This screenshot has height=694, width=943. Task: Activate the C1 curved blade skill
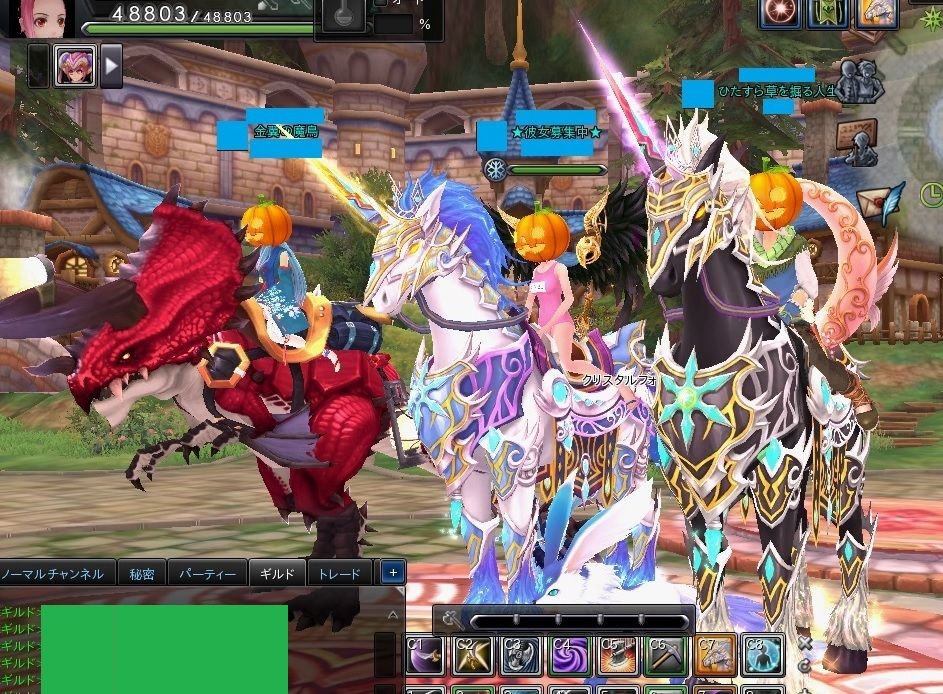pos(424,655)
